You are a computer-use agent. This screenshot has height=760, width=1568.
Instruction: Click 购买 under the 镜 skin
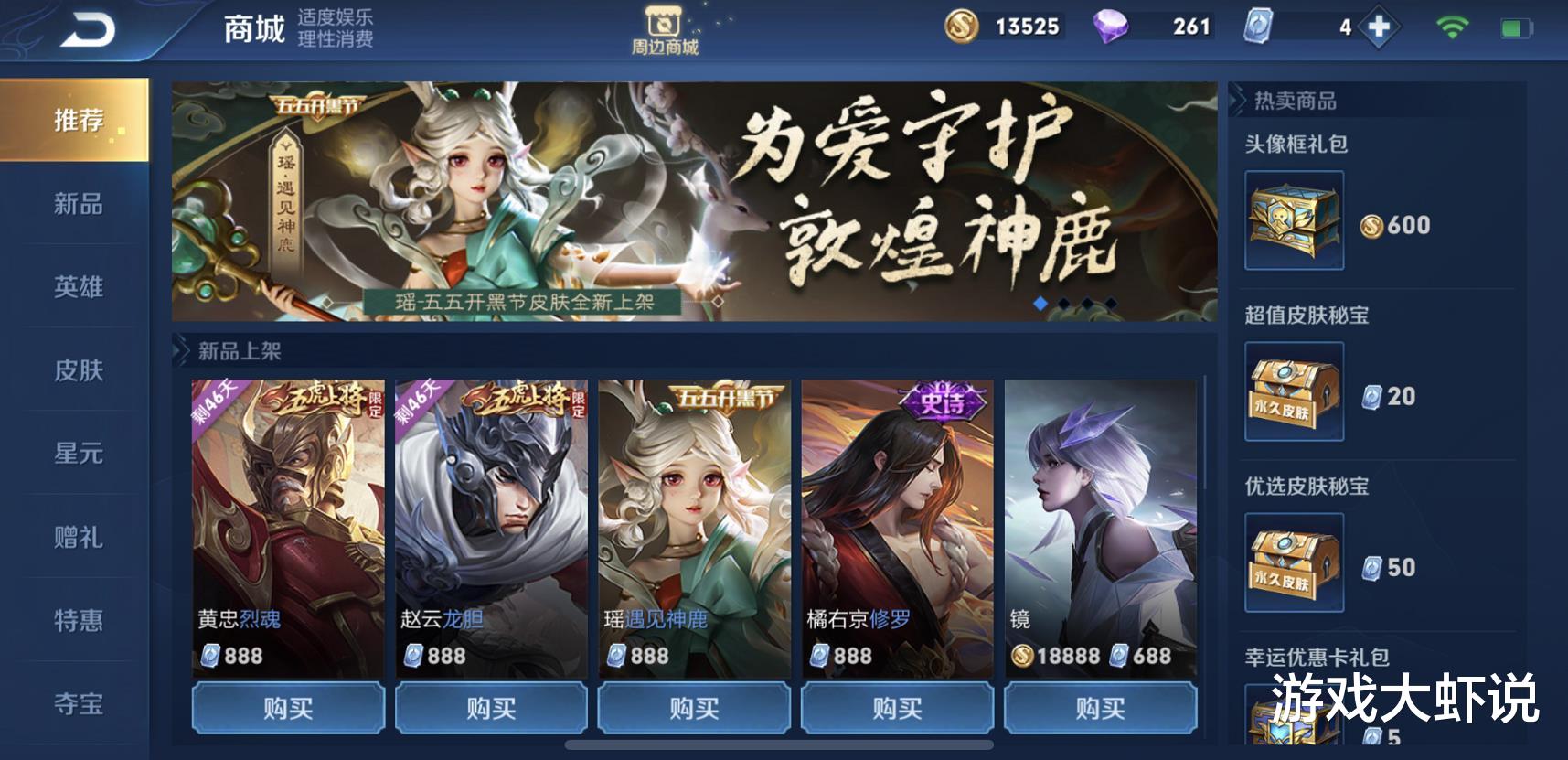pyautogui.click(x=1101, y=708)
